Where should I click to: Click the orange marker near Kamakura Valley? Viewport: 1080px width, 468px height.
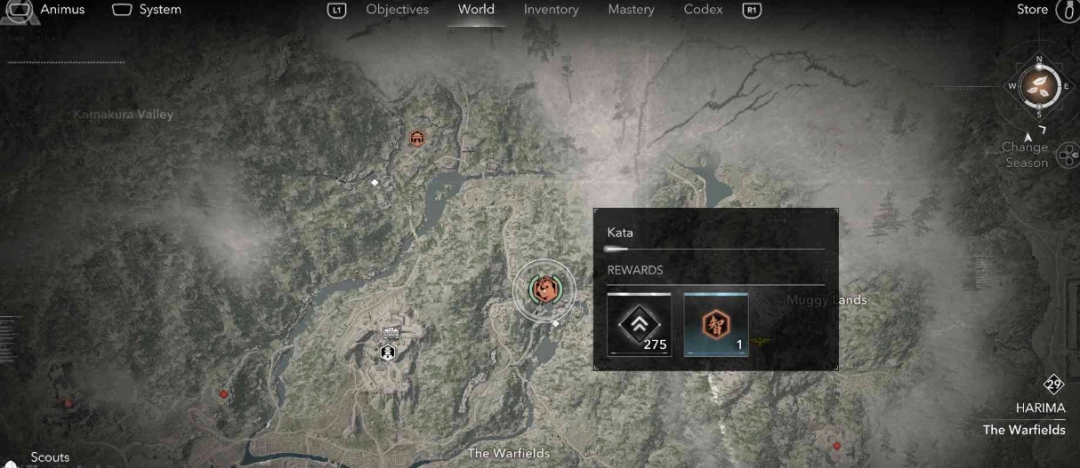417,138
